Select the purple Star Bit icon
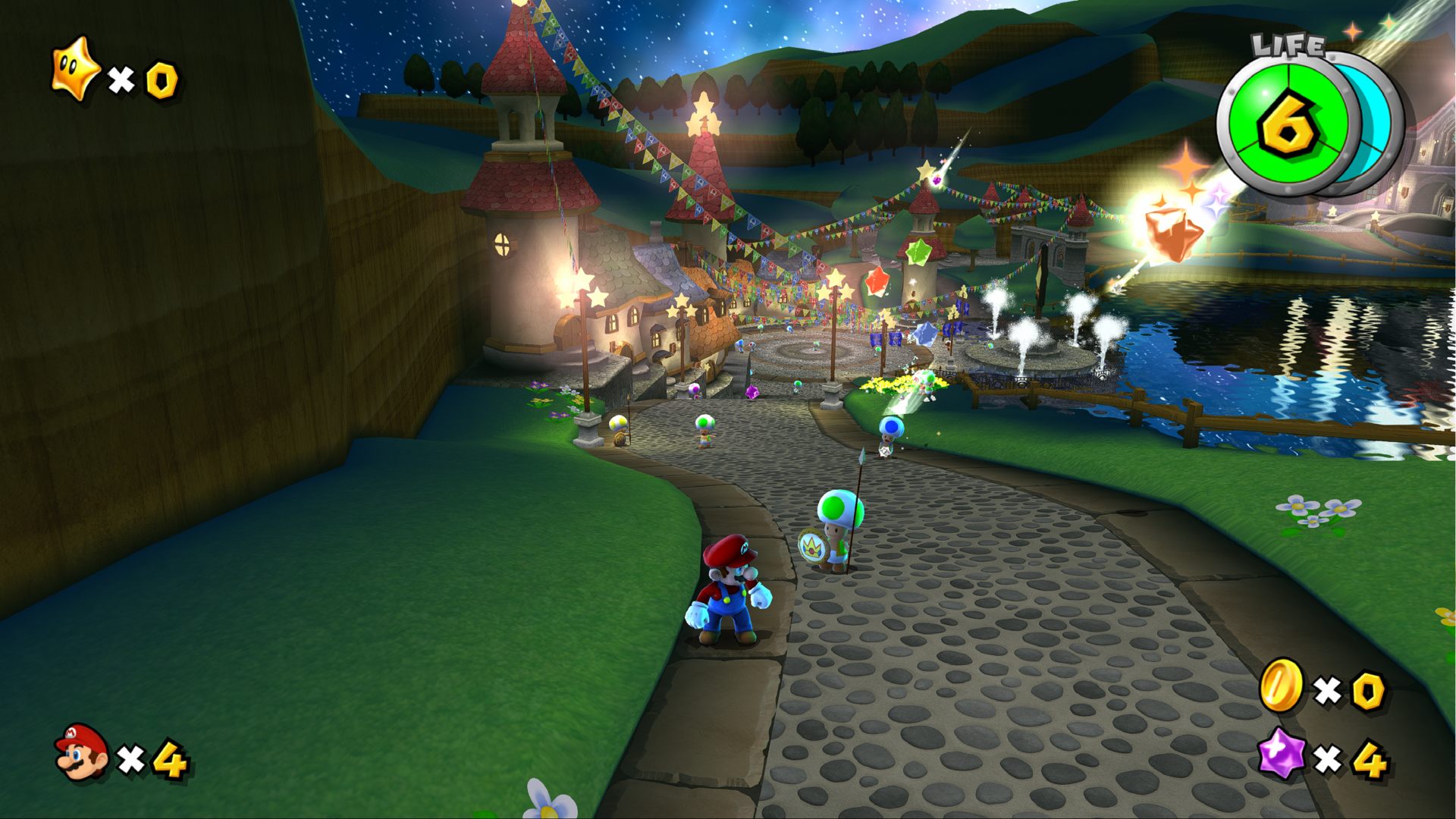Image resolution: width=1456 pixels, height=819 pixels. pos(1281,754)
